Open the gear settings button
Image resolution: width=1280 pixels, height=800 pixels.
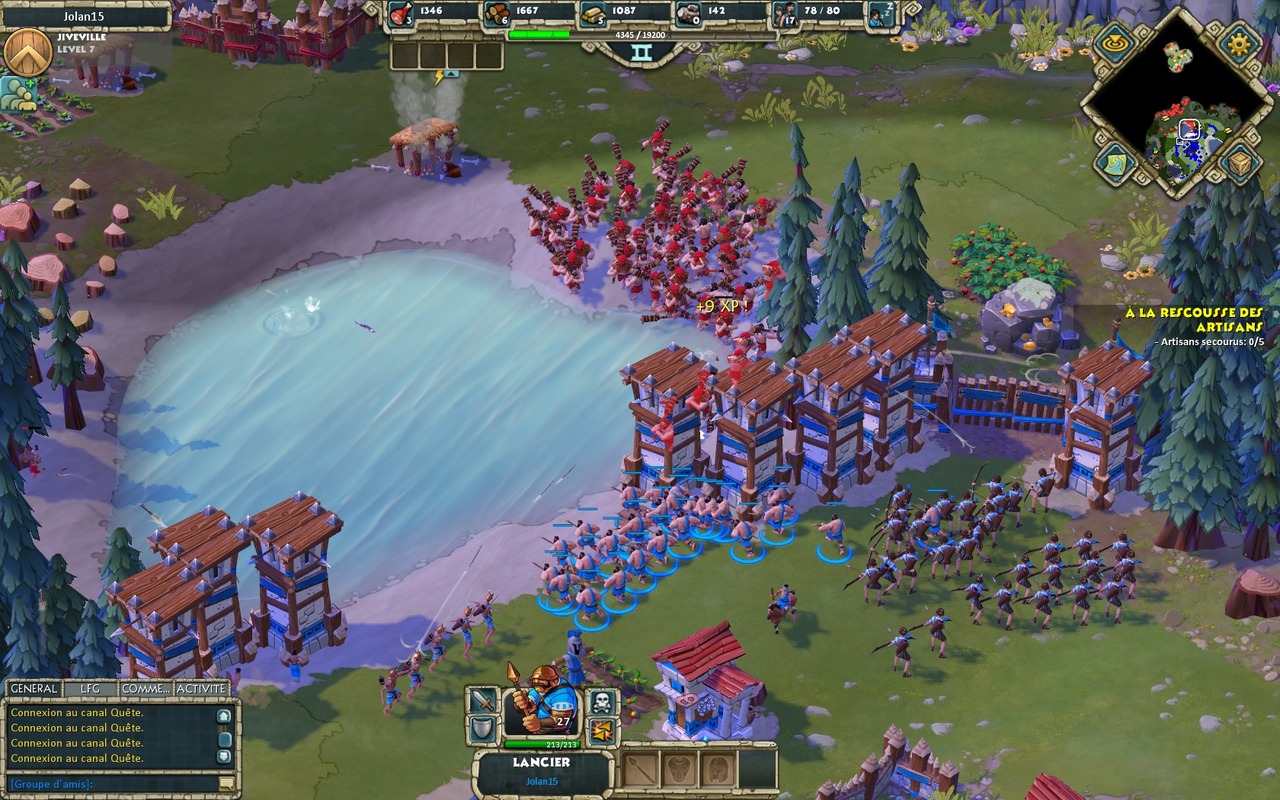[x=1239, y=43]
